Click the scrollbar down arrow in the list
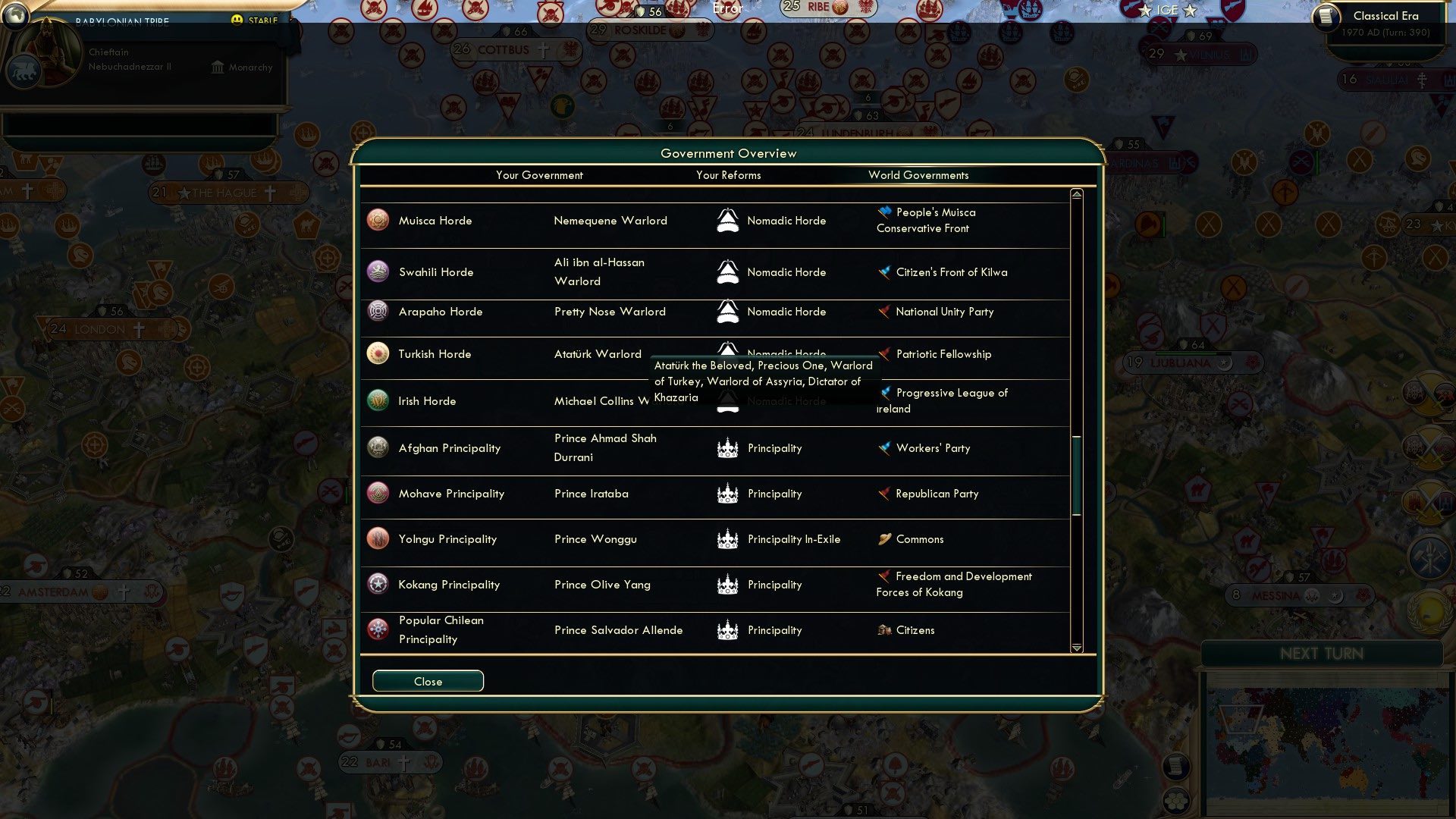 pos(1075,648)
